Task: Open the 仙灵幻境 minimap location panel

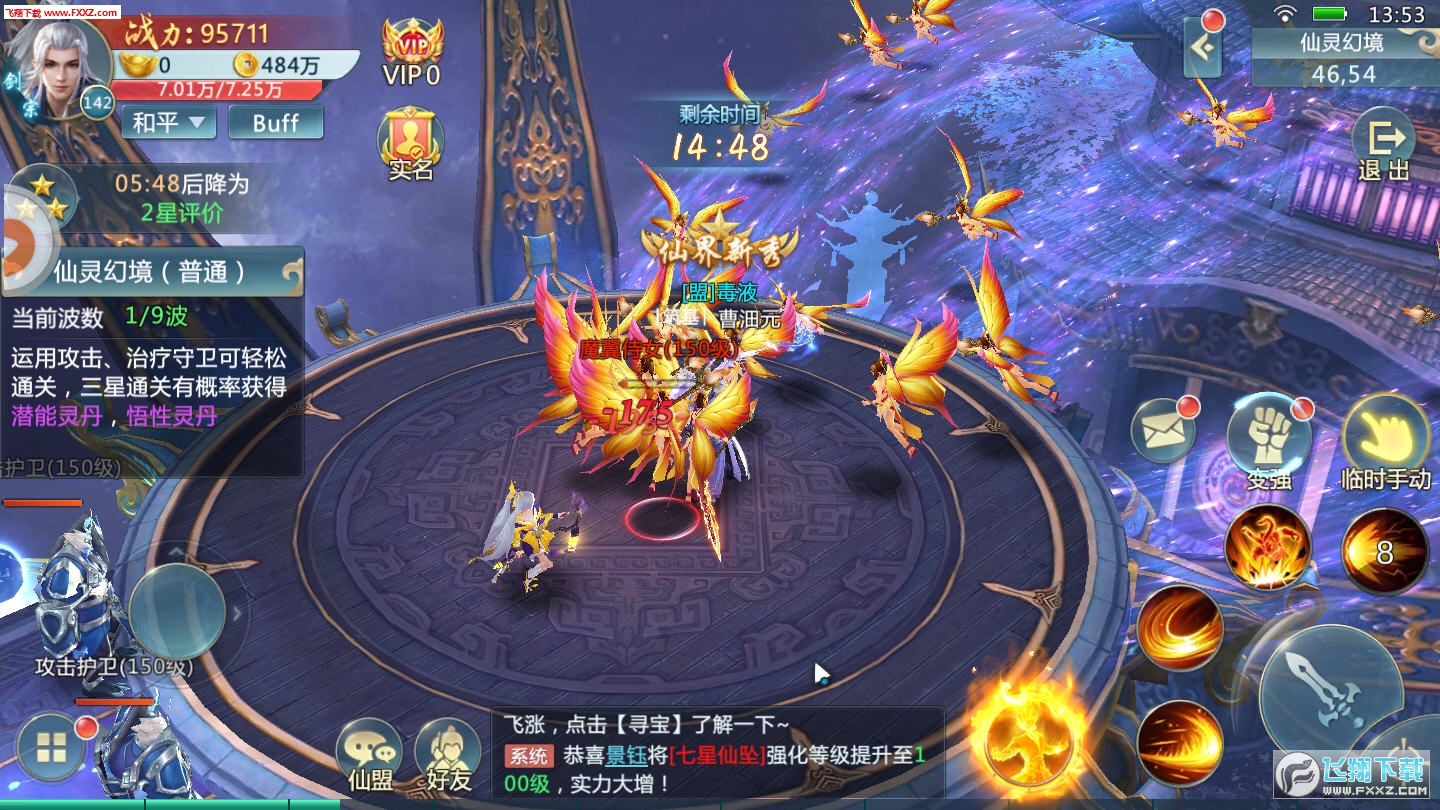Action: tap(1343, 57)
